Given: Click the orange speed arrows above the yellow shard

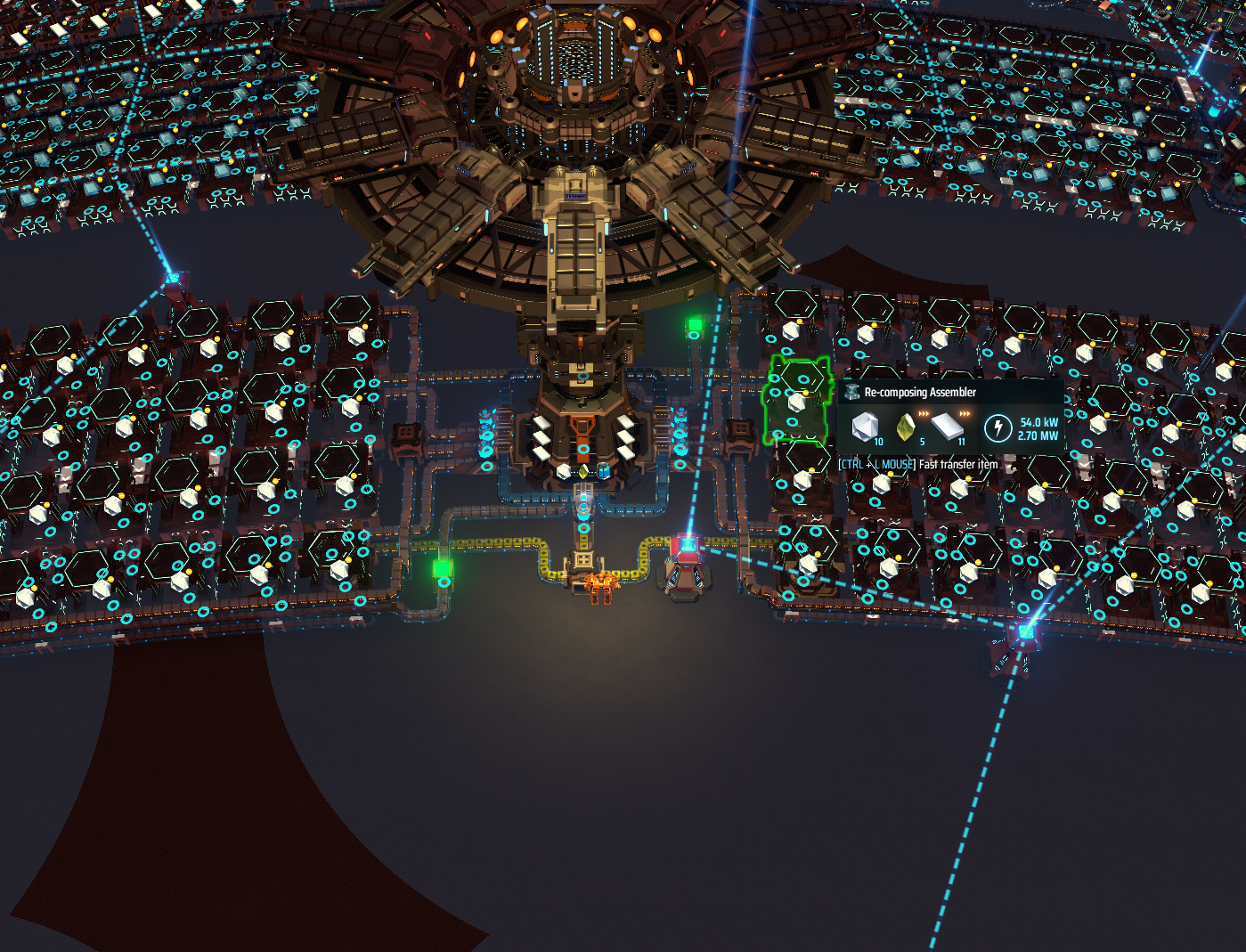Looking at the screenshot, I should 924,413.
